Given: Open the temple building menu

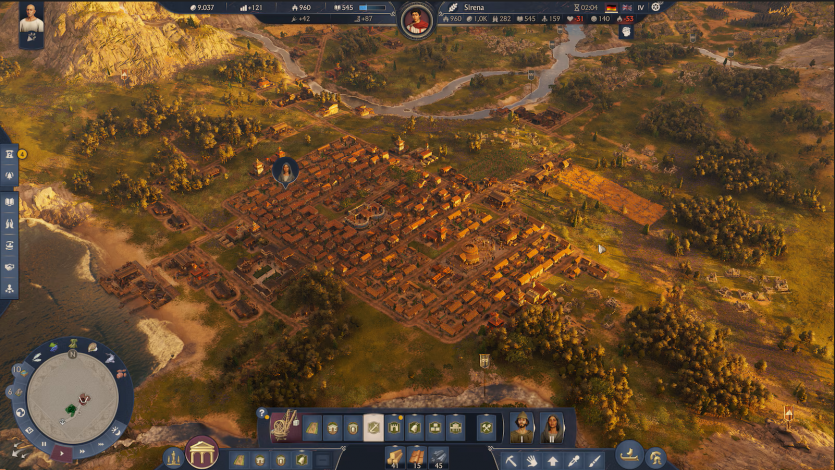Looking at the screenshot, I should 201,453.
